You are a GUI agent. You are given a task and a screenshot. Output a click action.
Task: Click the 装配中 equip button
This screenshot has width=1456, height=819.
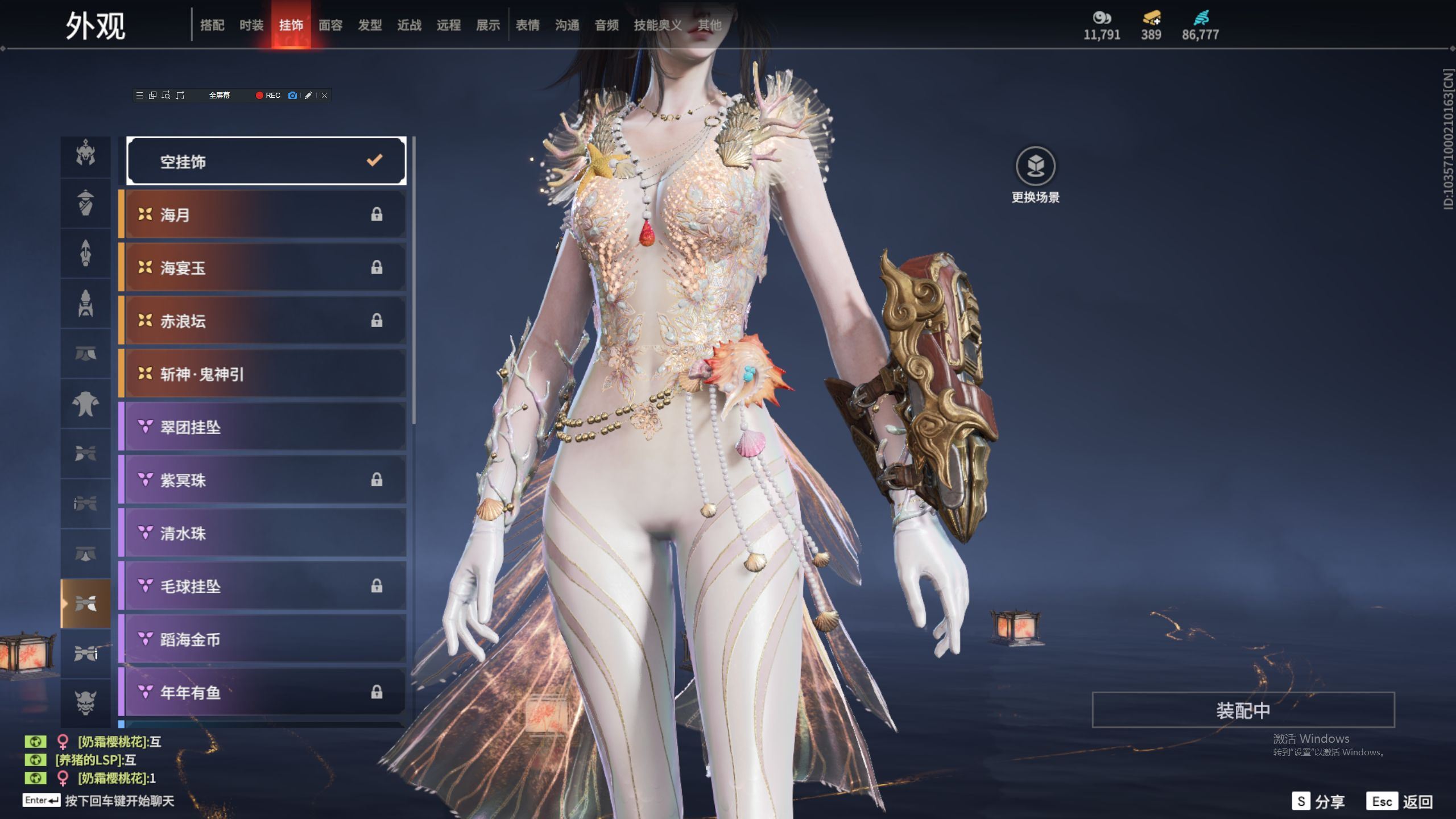(x=1243, y=710)
